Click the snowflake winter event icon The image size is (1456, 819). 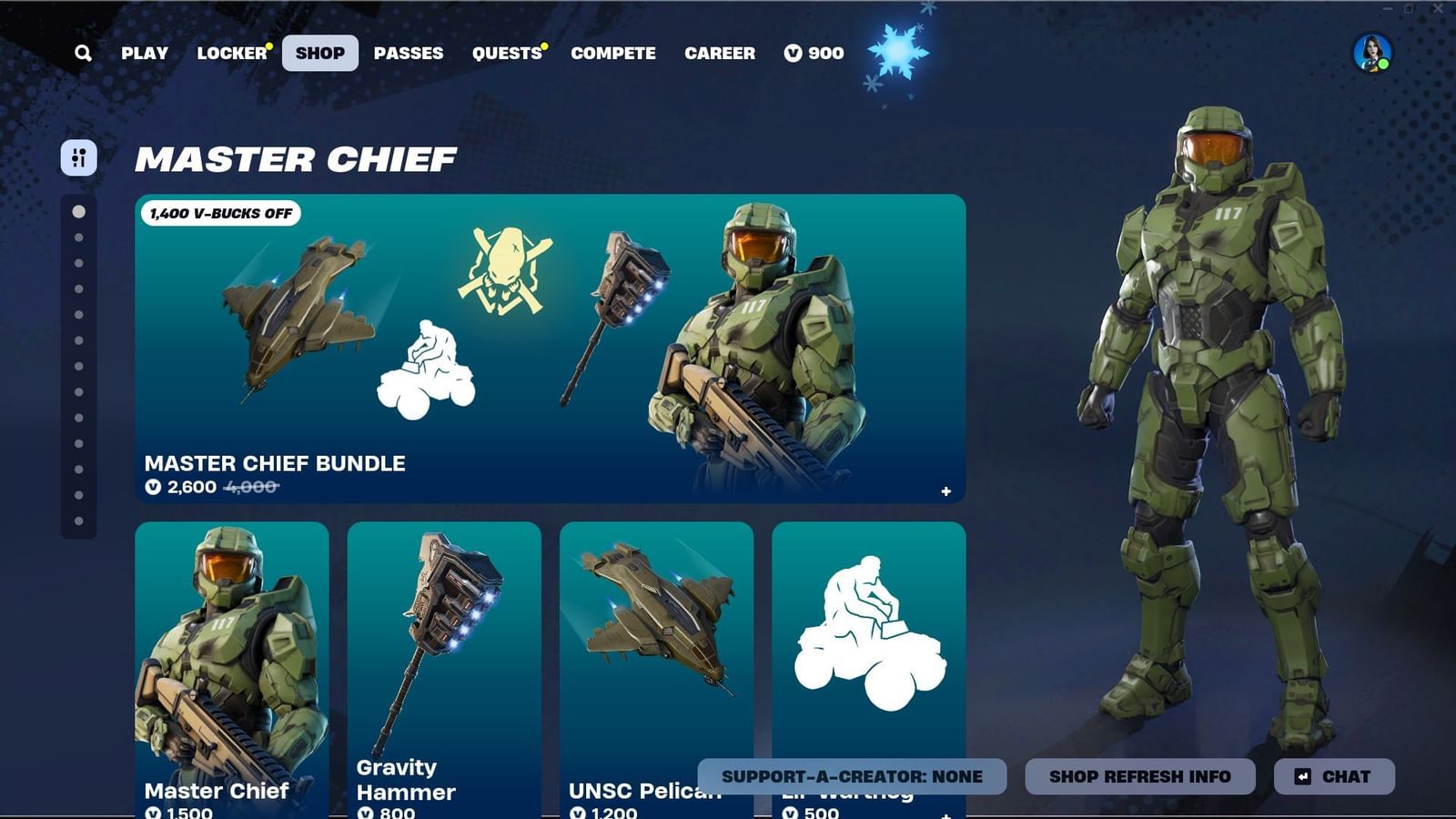[x=899, y=52]
